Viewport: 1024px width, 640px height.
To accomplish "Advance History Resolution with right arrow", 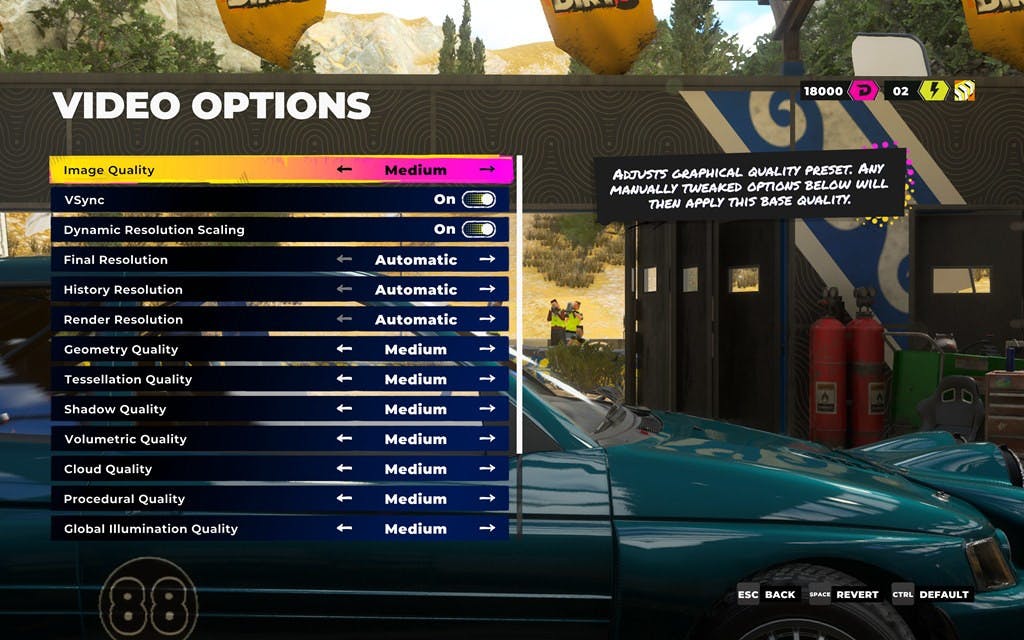I will pyautogui.click(x=487, y=290).
